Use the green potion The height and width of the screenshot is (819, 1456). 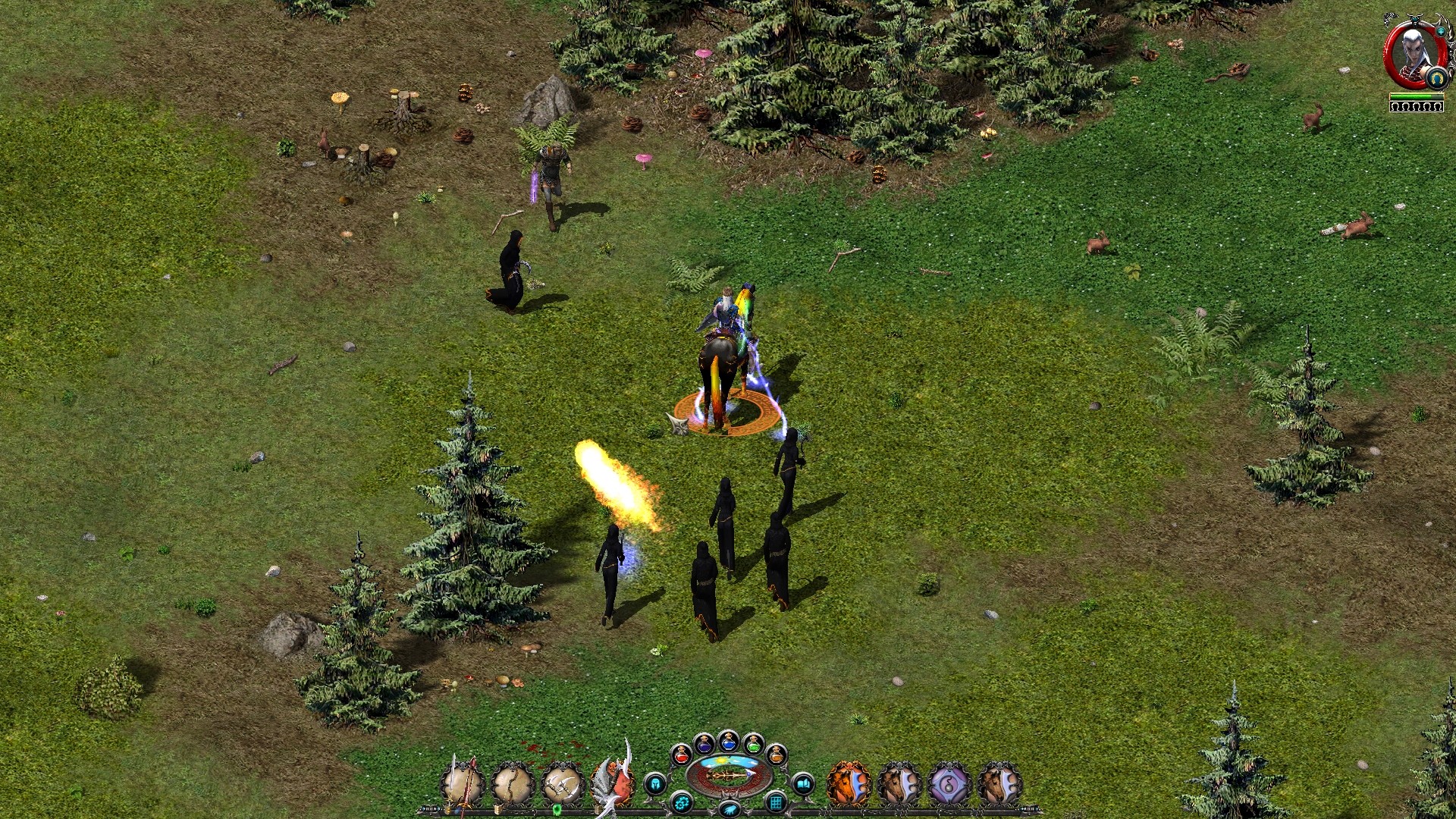[752, 745]
